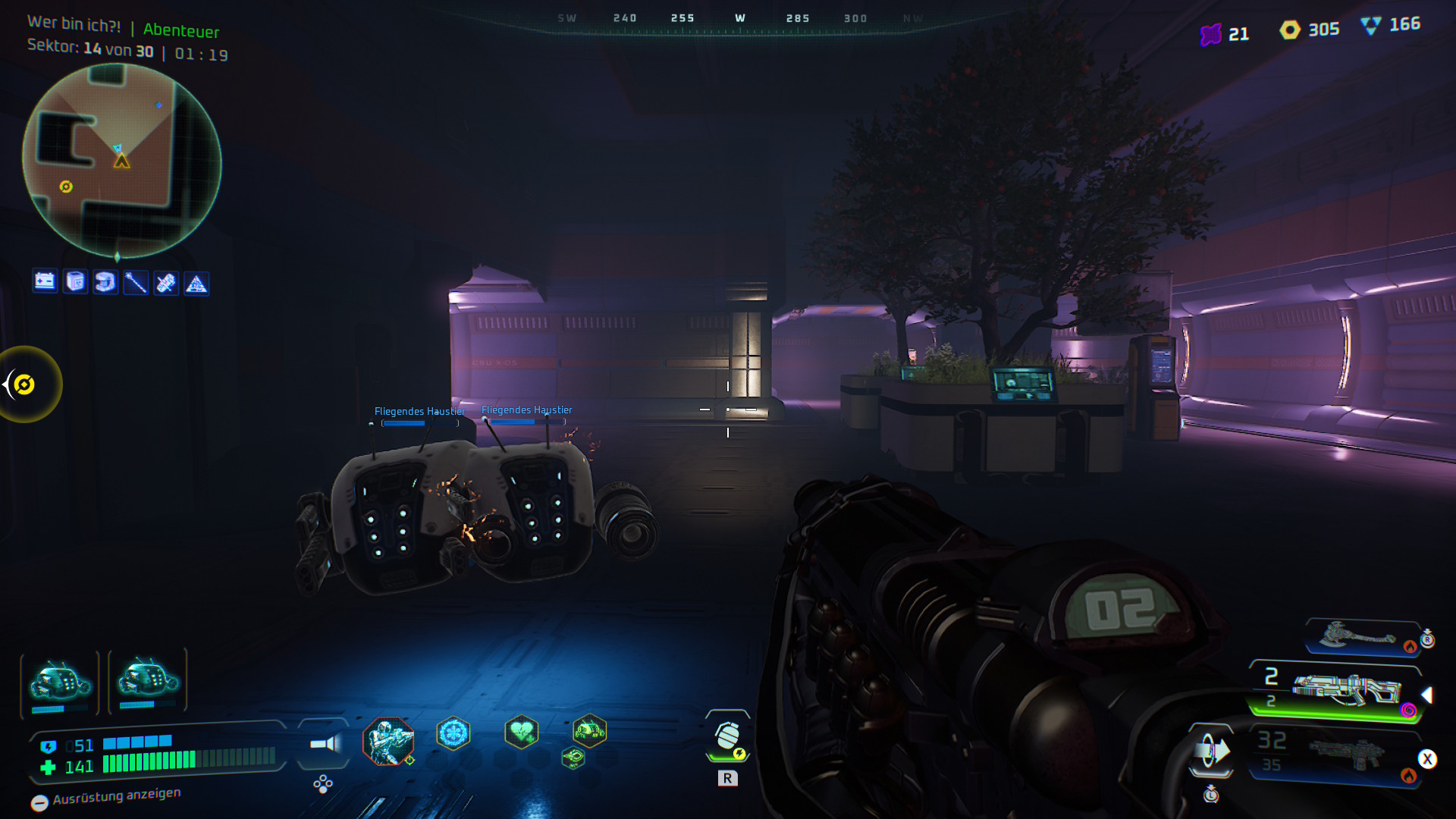Click the pyramid triangle item icon
Screen dimensions: 1456x819
click(x=196, y=284)
